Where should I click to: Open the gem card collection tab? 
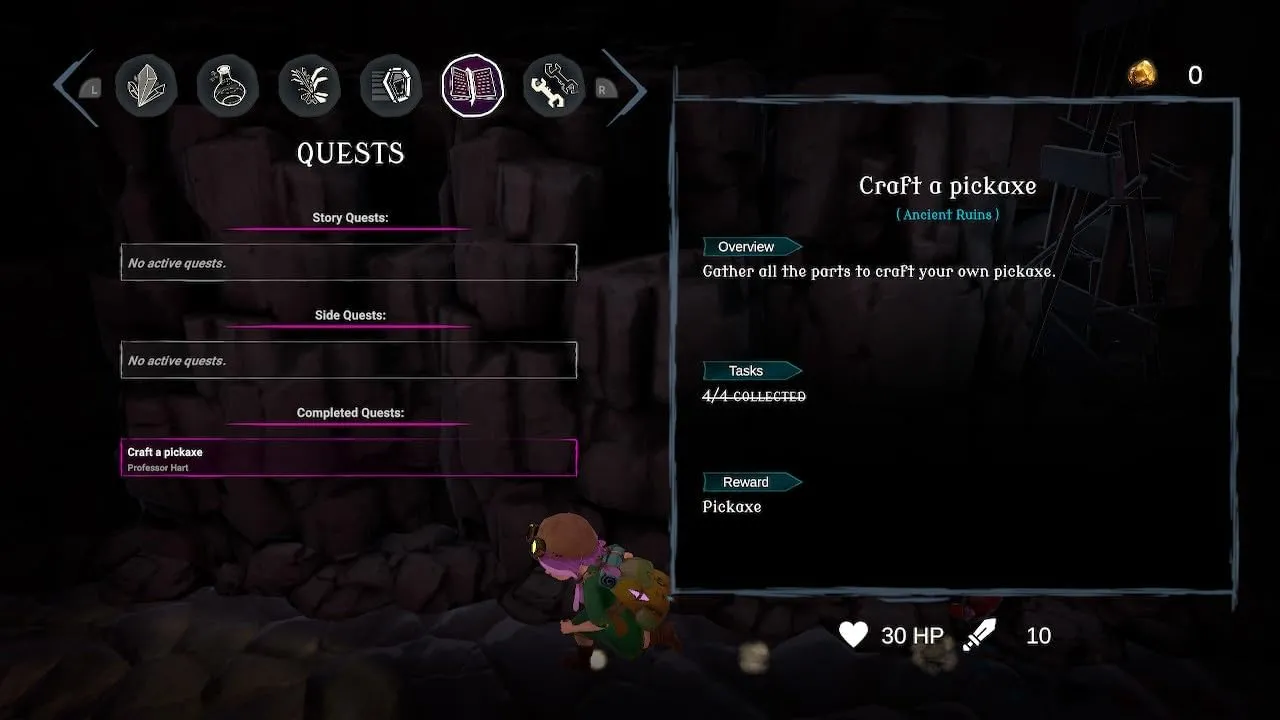coord(391,86)
